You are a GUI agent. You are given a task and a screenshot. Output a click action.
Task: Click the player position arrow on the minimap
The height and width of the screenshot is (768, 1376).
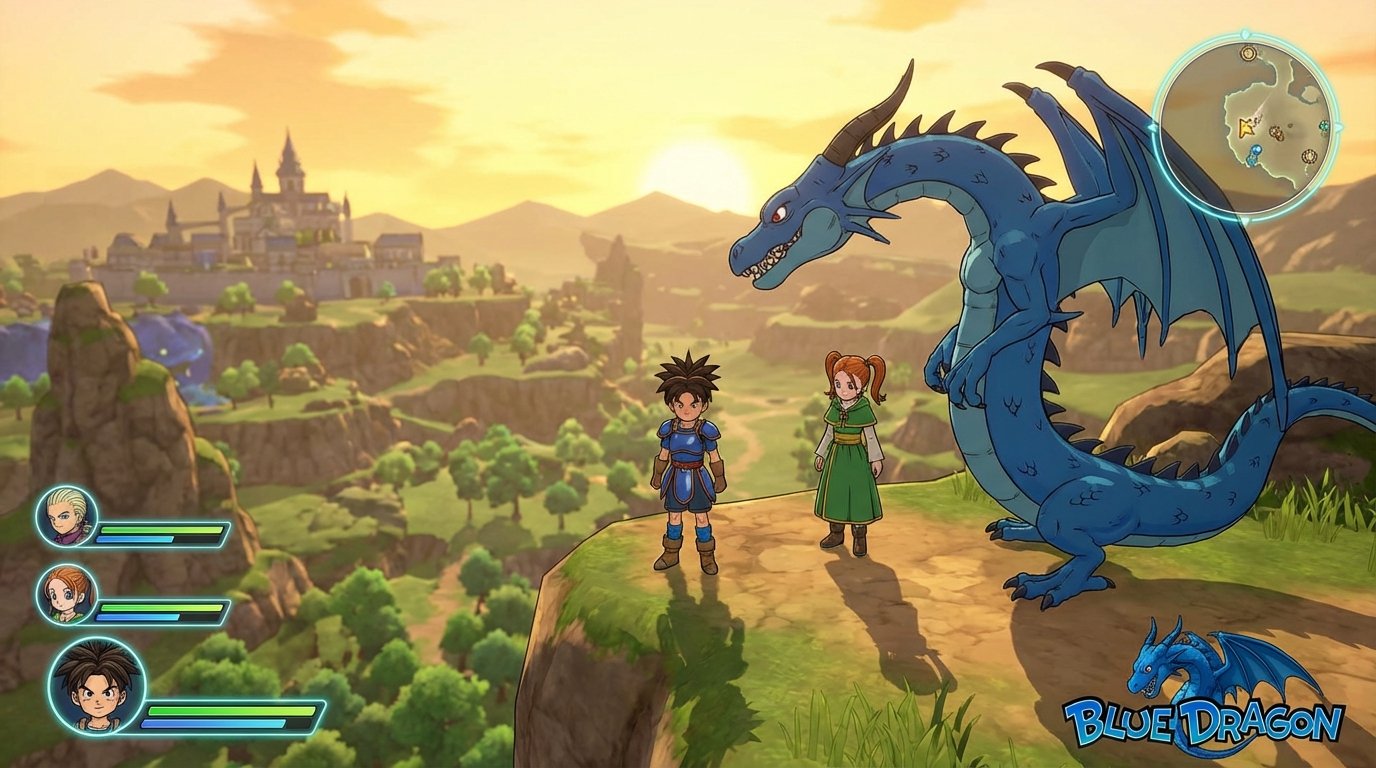point(1247,127)
